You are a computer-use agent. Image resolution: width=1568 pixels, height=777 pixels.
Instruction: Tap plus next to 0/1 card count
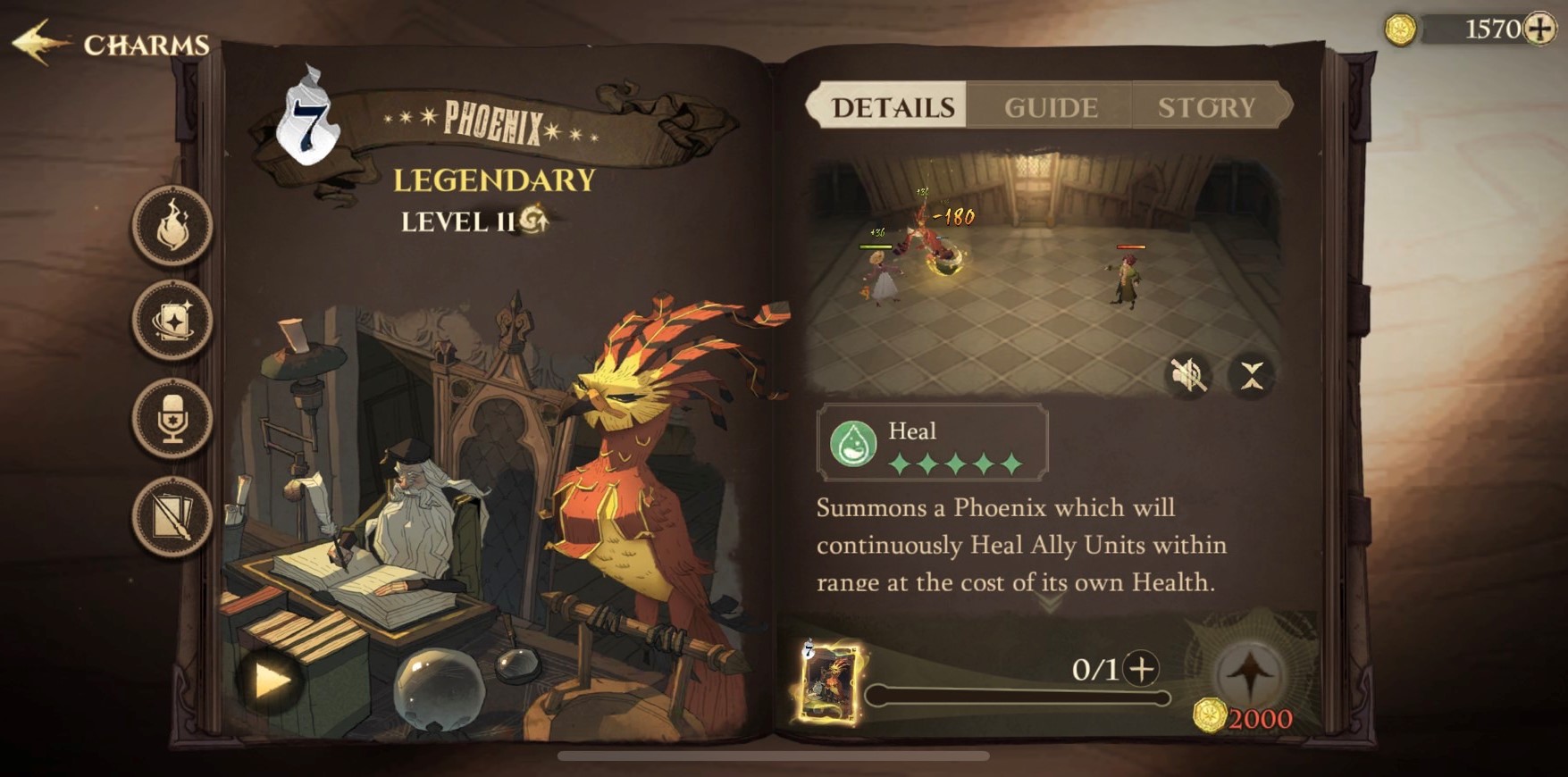1141,668
